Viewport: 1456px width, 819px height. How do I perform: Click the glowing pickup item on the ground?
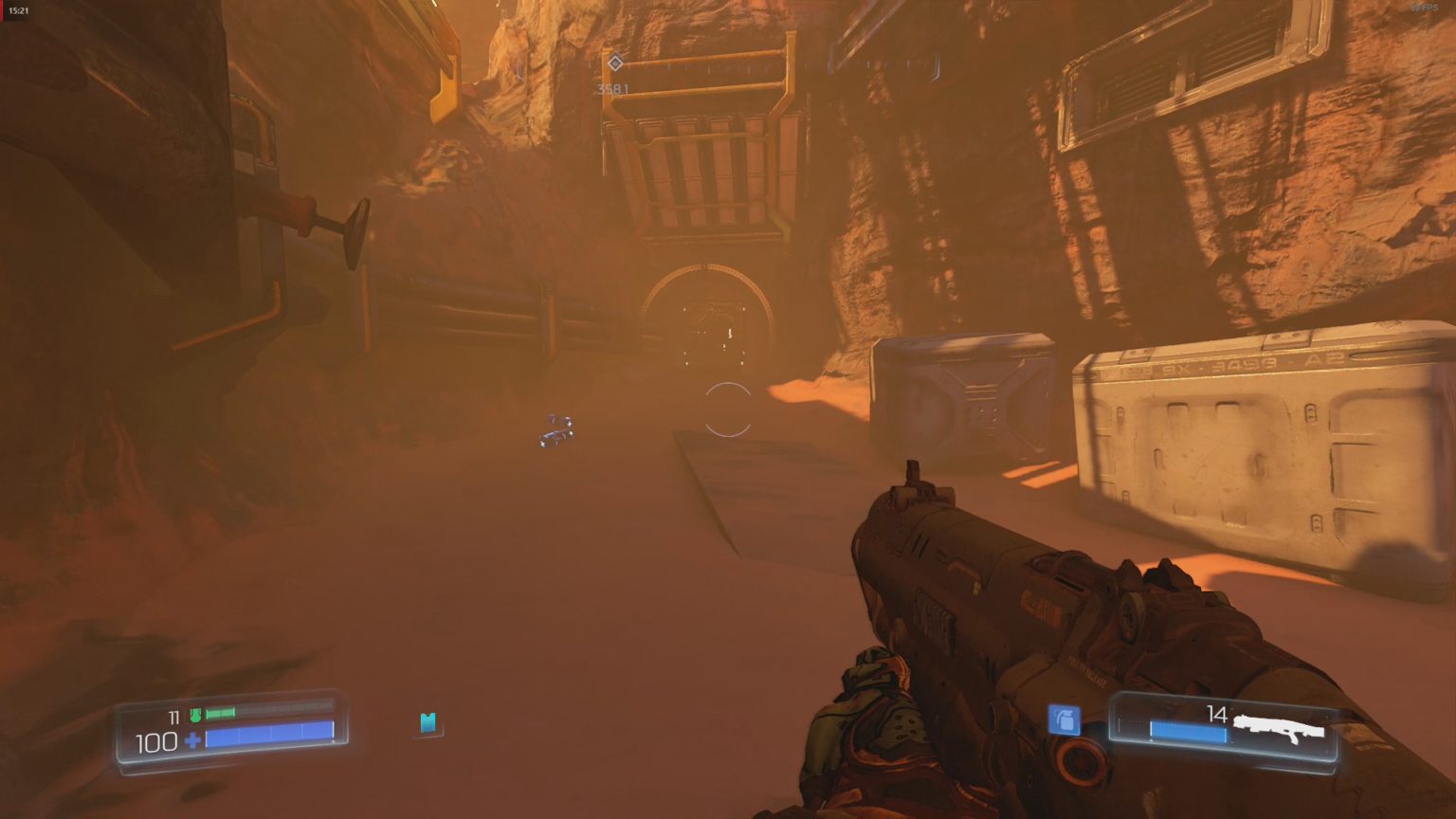(557, 427)
